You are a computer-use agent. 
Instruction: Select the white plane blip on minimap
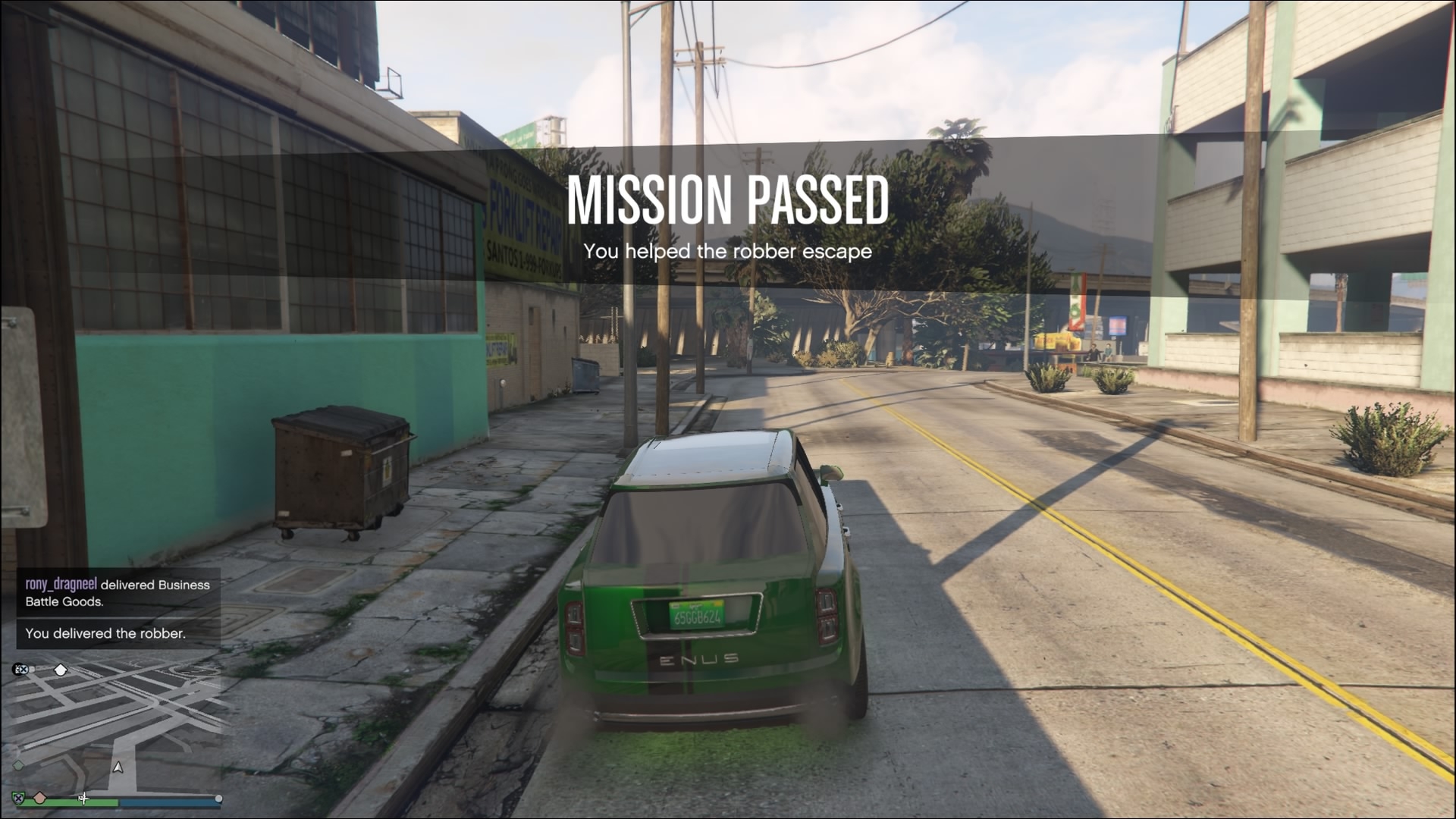(x=83, y=798)
